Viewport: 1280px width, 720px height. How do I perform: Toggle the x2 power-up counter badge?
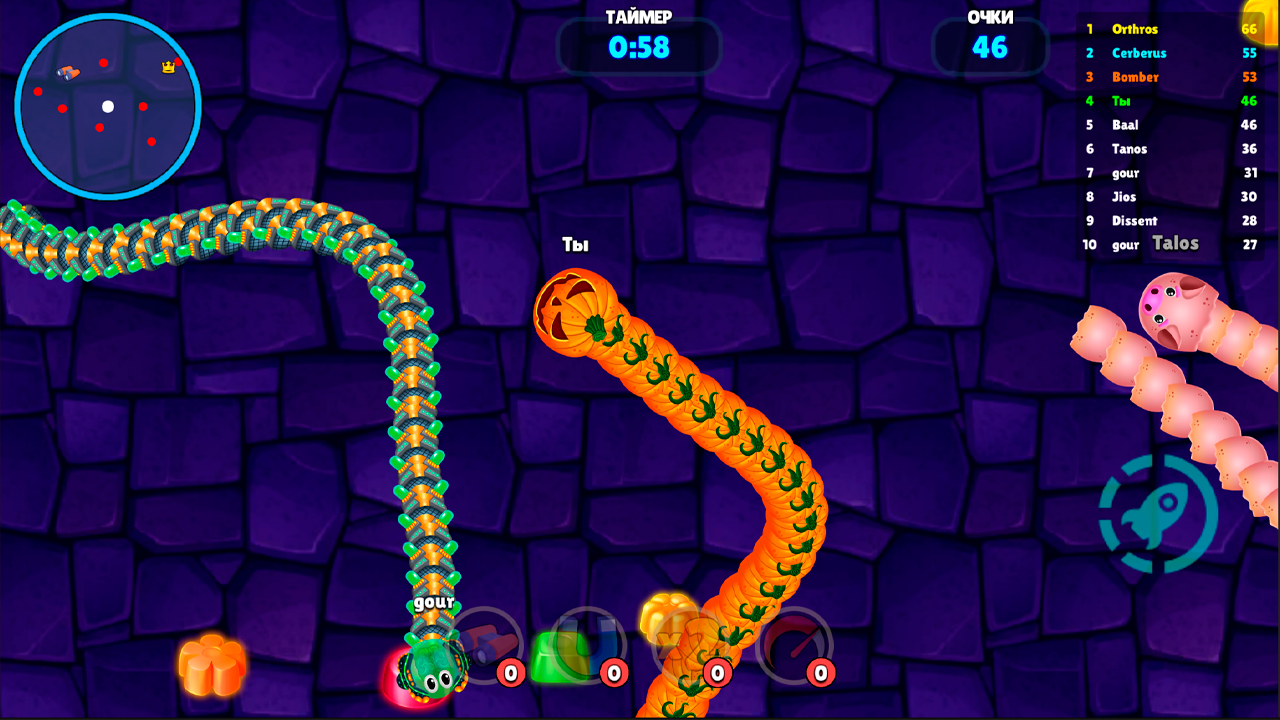tap(718, 674)
